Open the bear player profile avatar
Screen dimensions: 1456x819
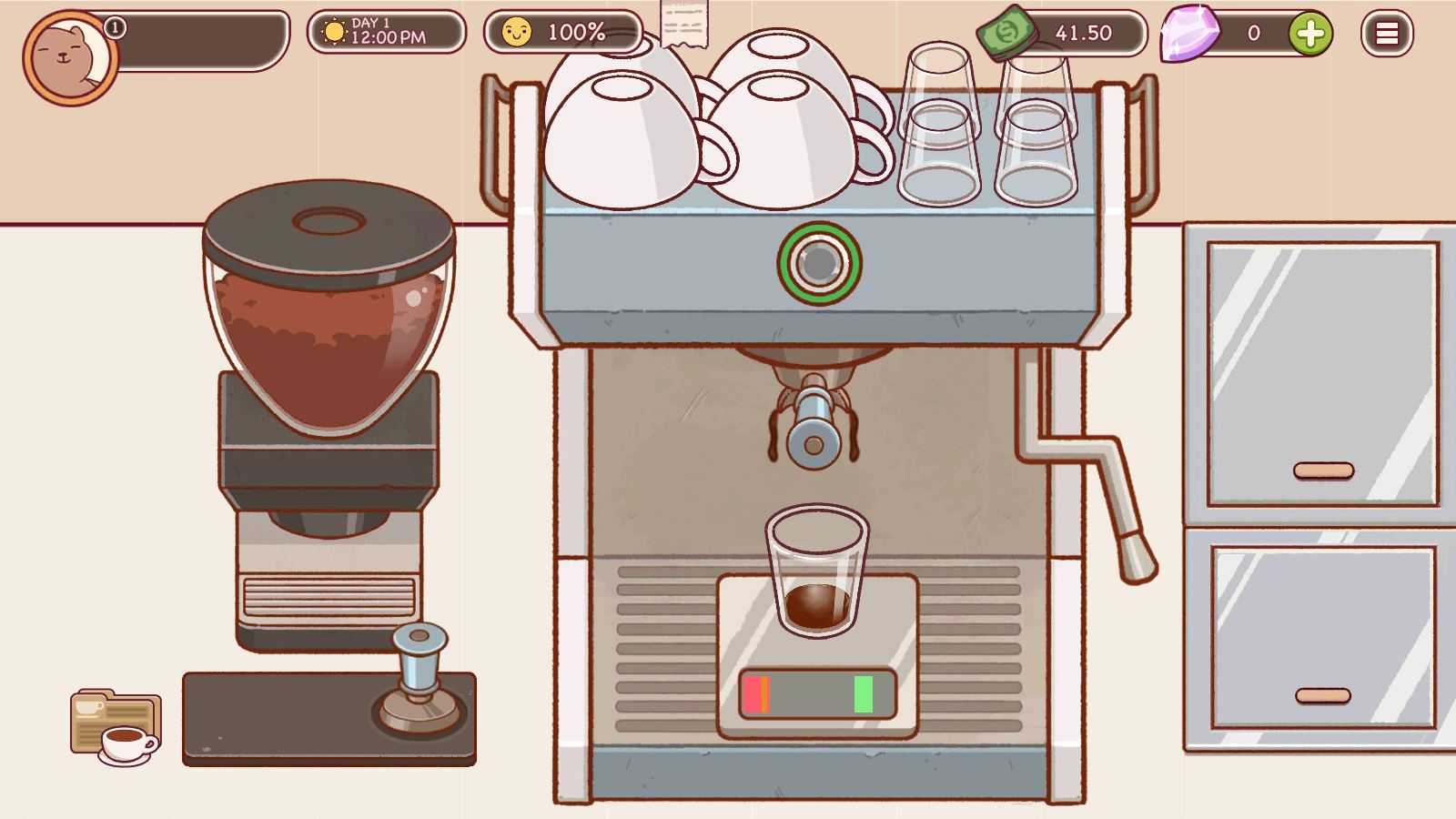(69, 57)
